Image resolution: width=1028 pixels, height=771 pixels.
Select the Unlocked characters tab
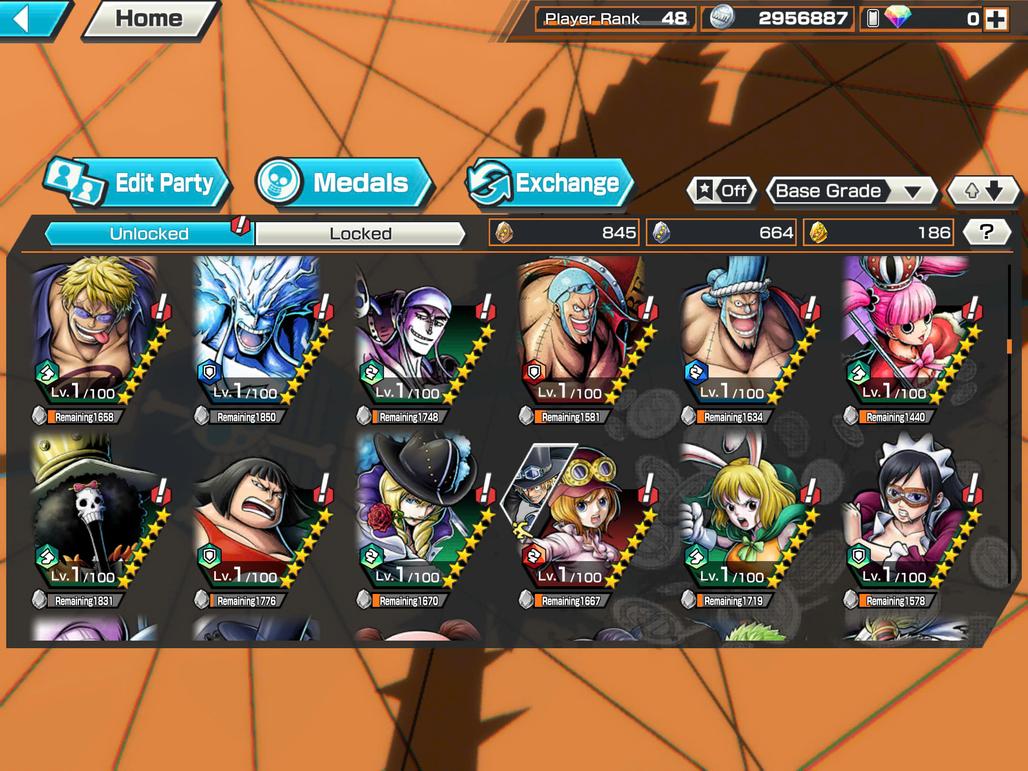coord(149,234)
